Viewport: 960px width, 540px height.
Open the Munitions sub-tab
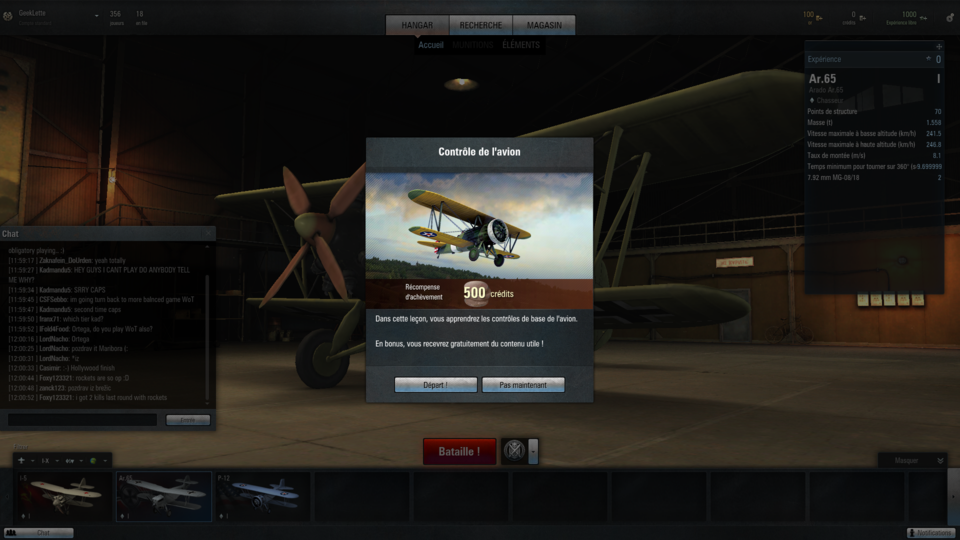[472, 45]
